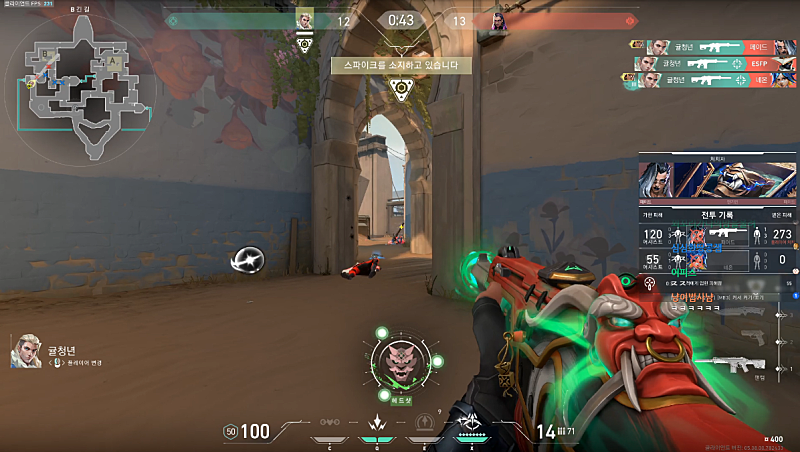Viewport: 800px width, 452px height.
Task: Activate the Q ability icon
Action: [378, 426]
